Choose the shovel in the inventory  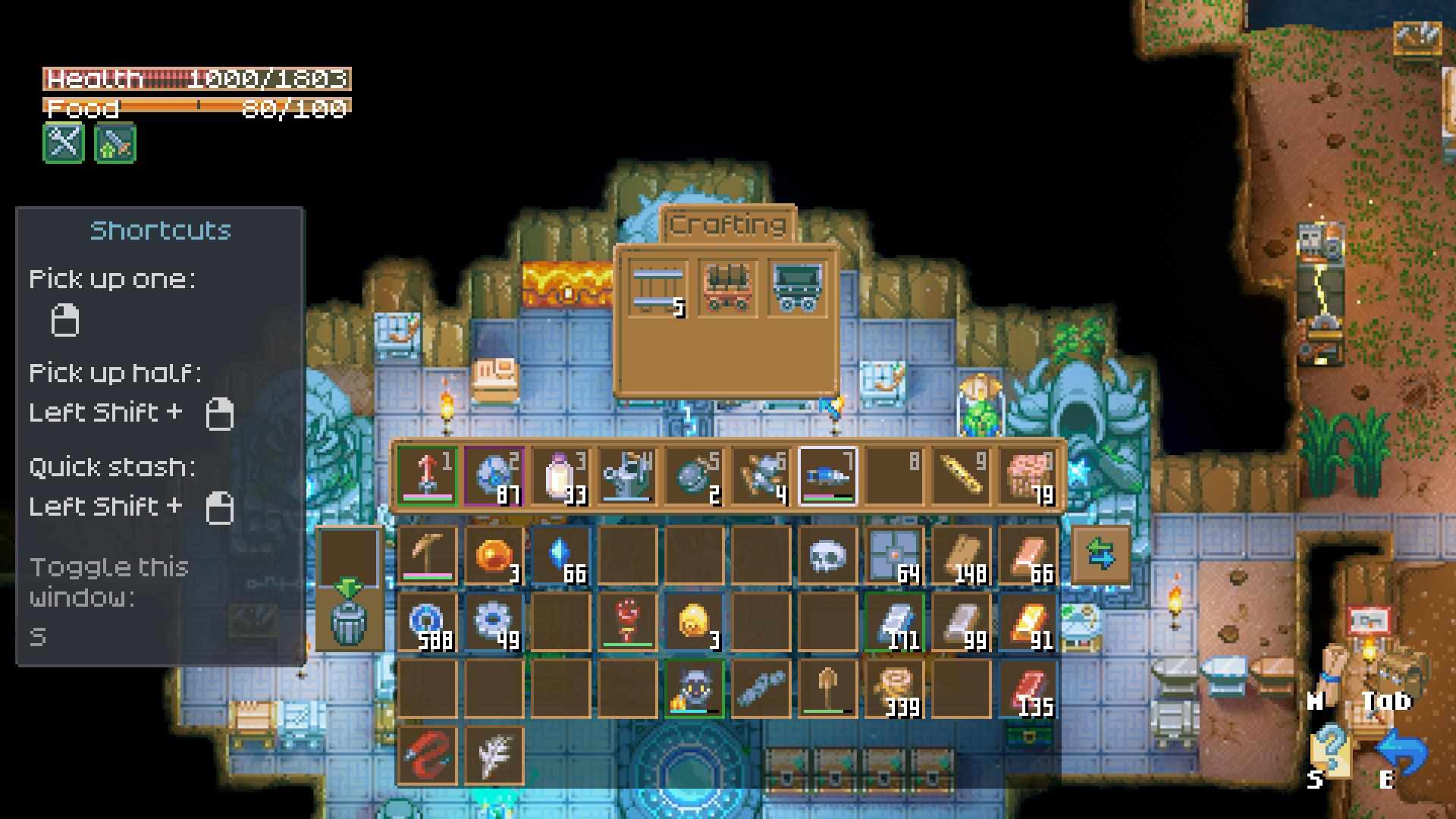click(827, 689)
